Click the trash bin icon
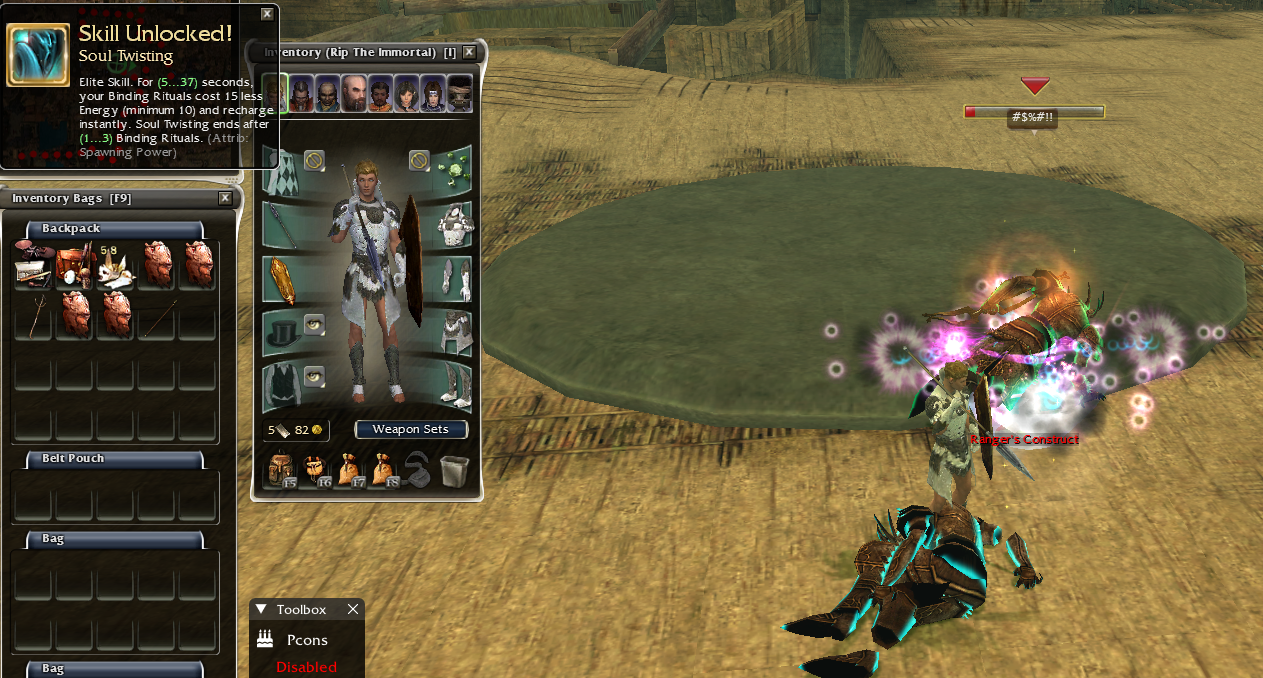1263x678 pixels. coord(453,469)
